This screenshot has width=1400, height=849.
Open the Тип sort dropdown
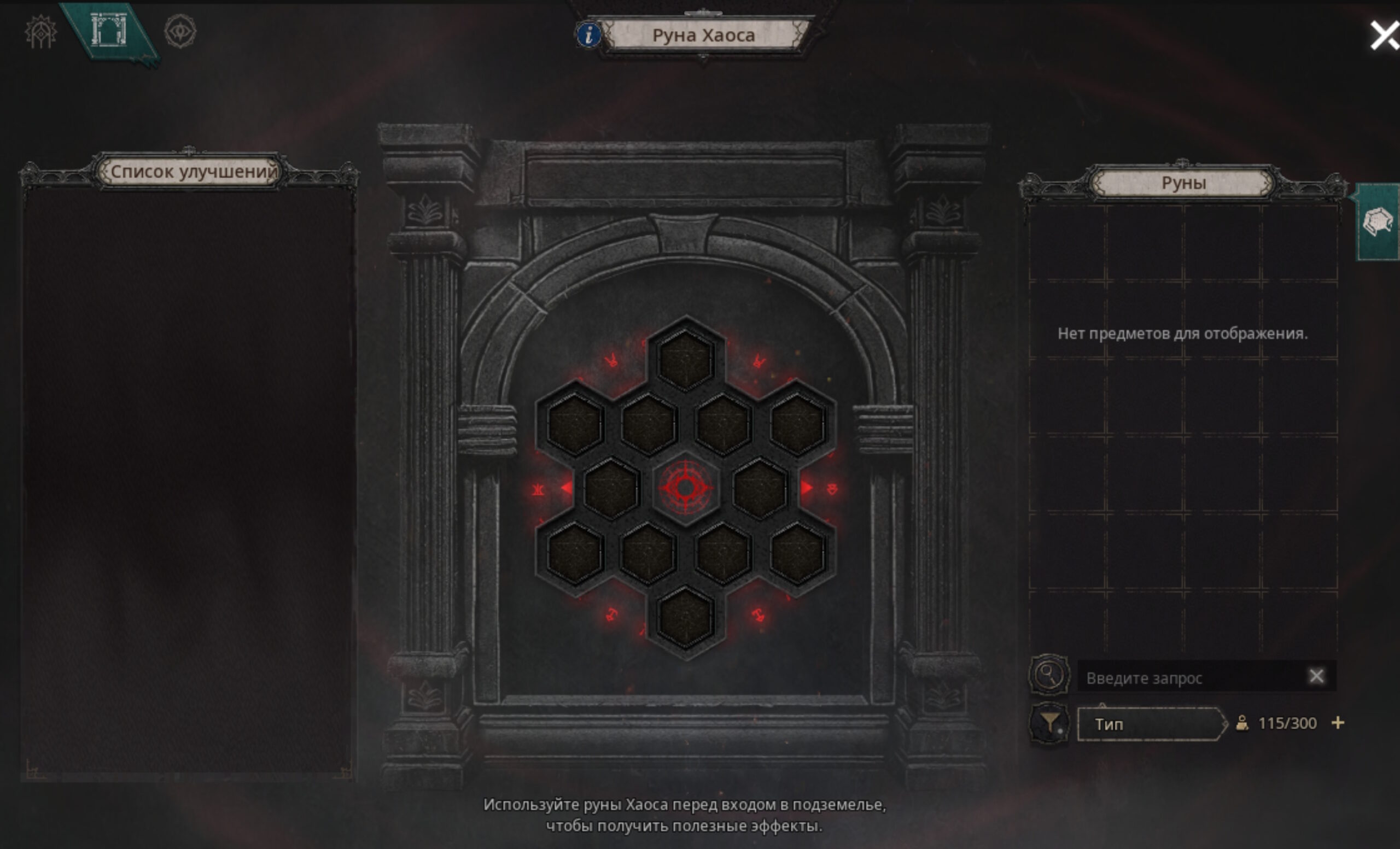(x=1151, y=724)
